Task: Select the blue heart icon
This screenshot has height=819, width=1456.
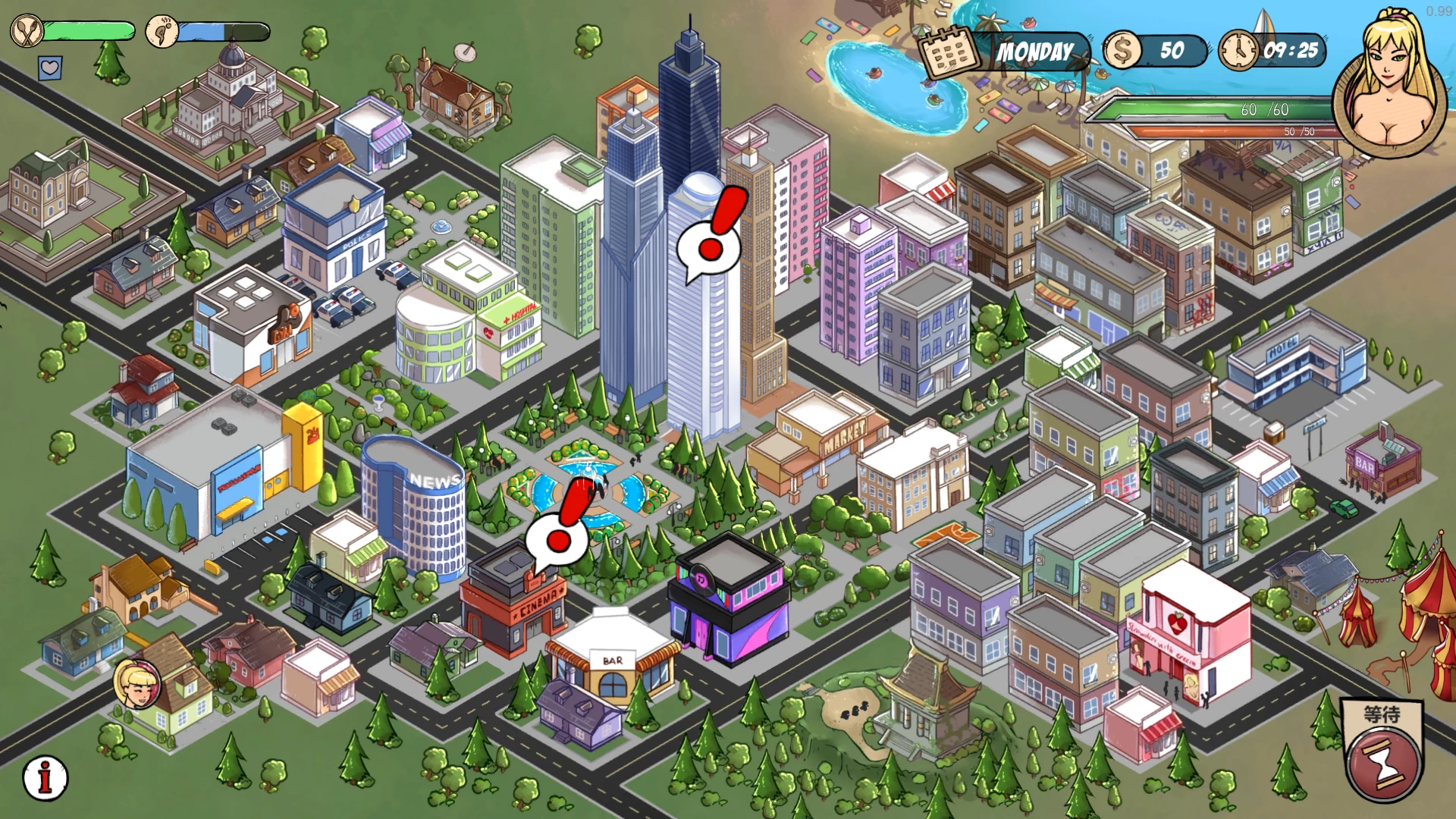Action: [x=50, y=68]
